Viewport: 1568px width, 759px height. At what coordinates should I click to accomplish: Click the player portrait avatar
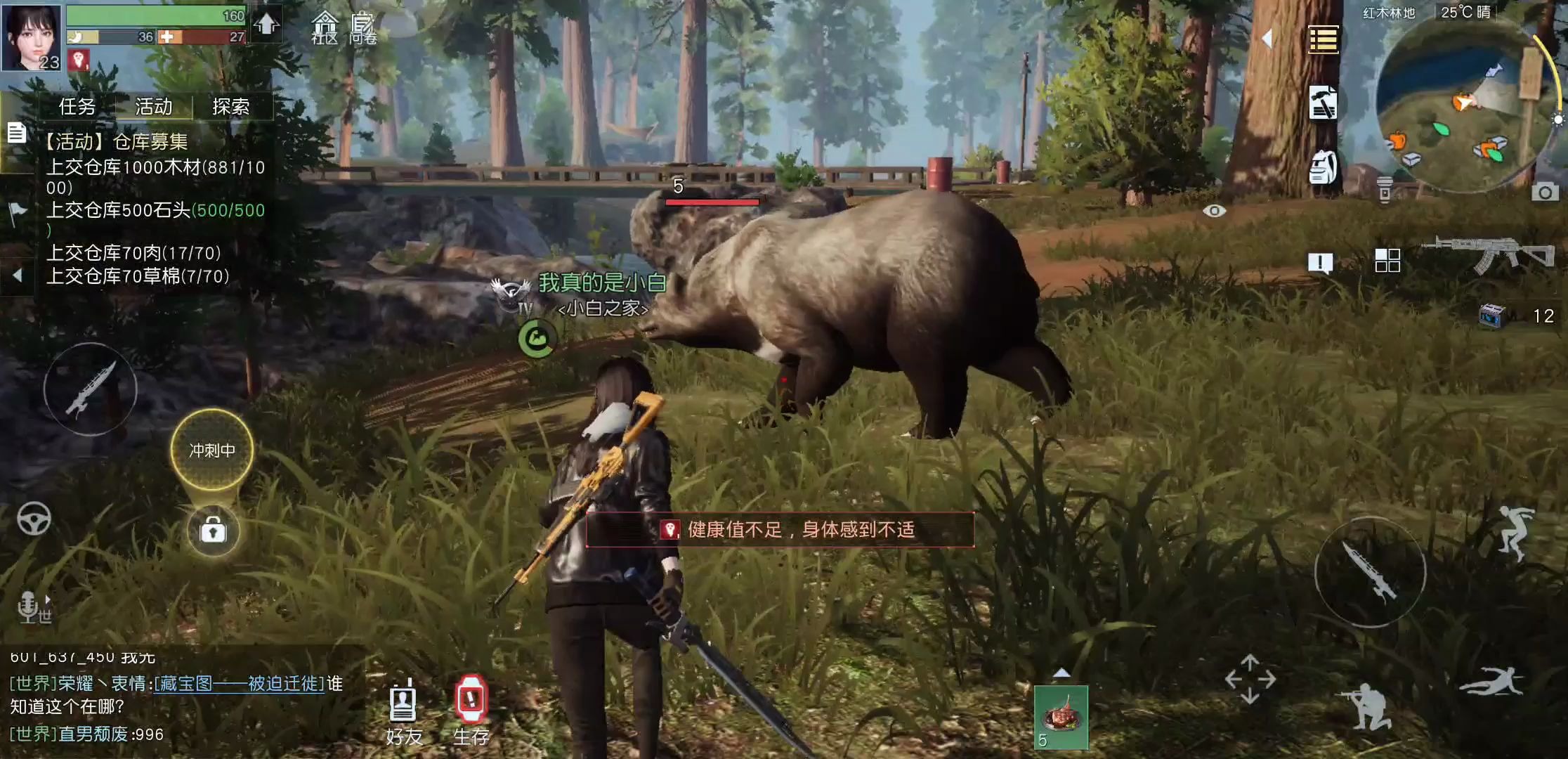(x=32, y=37)
